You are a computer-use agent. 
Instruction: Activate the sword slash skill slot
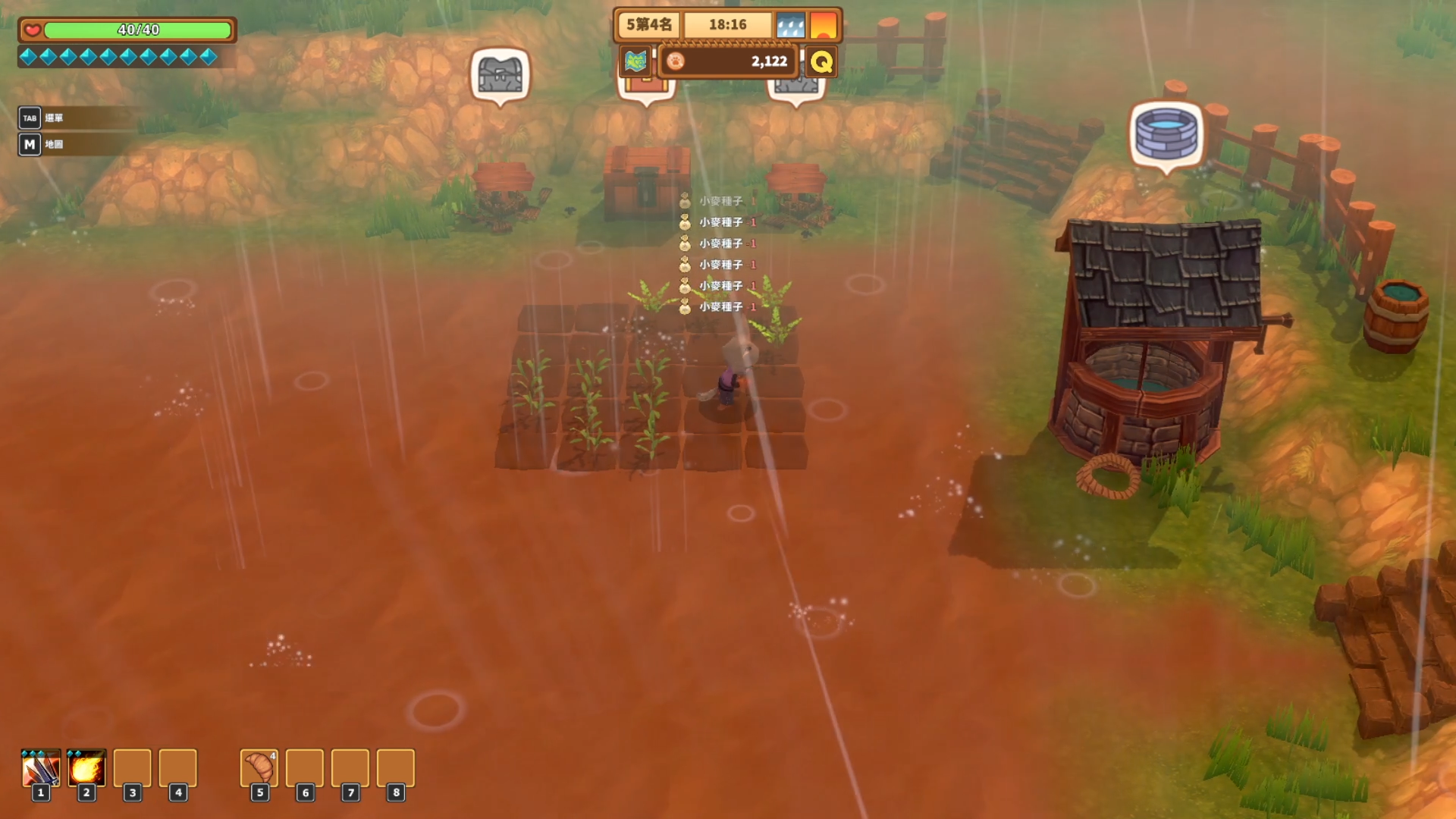click(x=41, y=769)
